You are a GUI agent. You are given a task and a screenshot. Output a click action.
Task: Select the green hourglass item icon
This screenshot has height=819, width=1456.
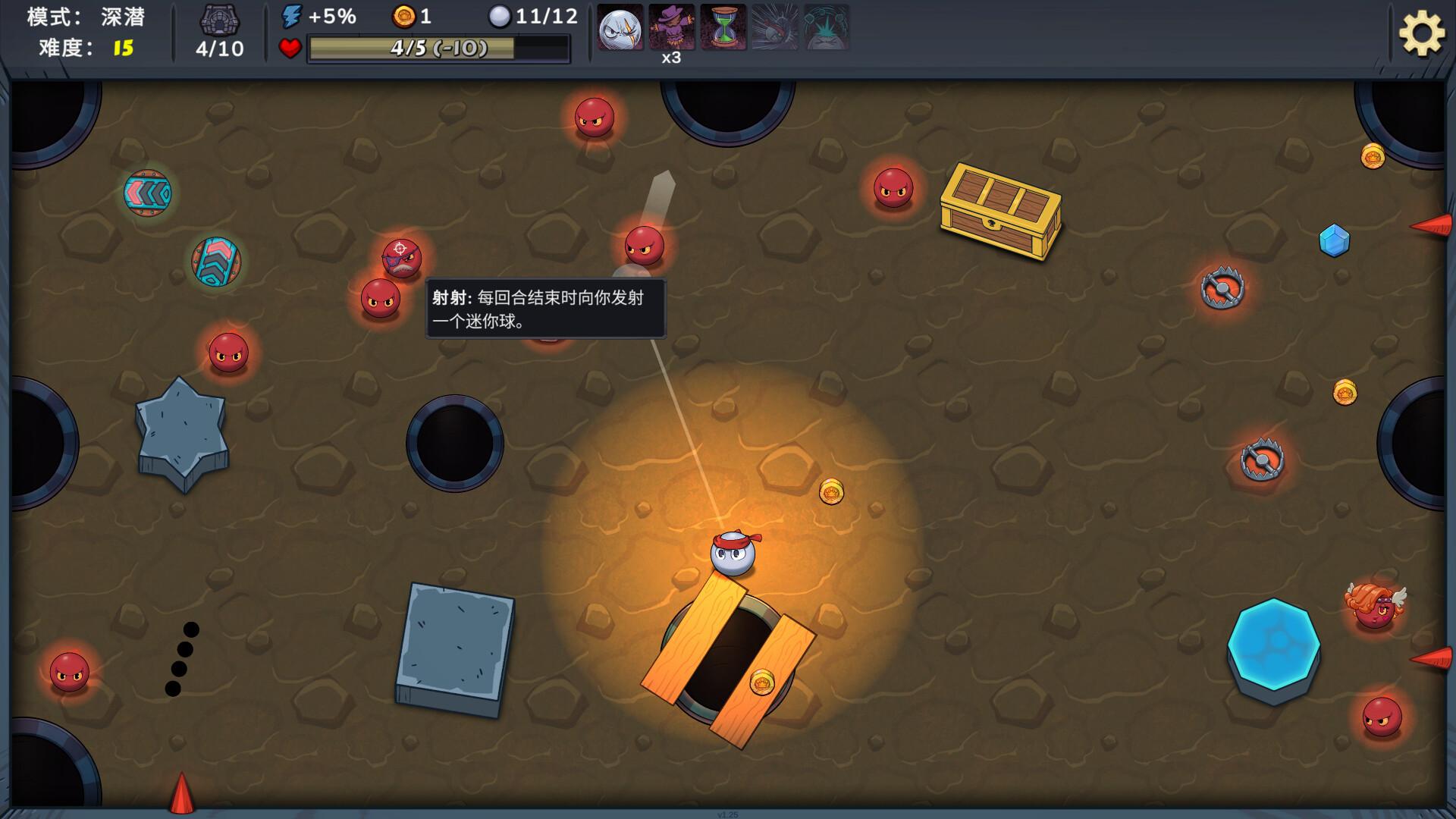(723, 27)
